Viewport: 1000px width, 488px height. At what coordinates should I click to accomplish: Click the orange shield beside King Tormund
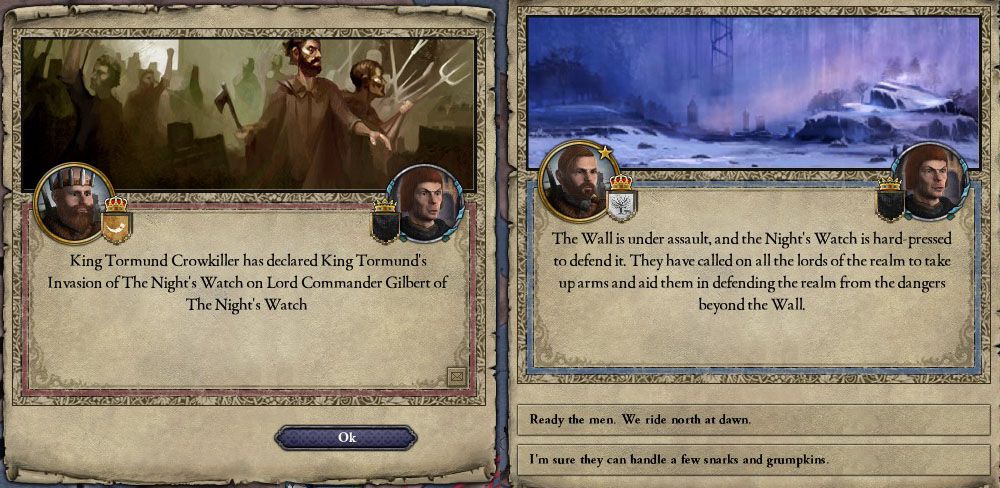[x=115, y=226]
